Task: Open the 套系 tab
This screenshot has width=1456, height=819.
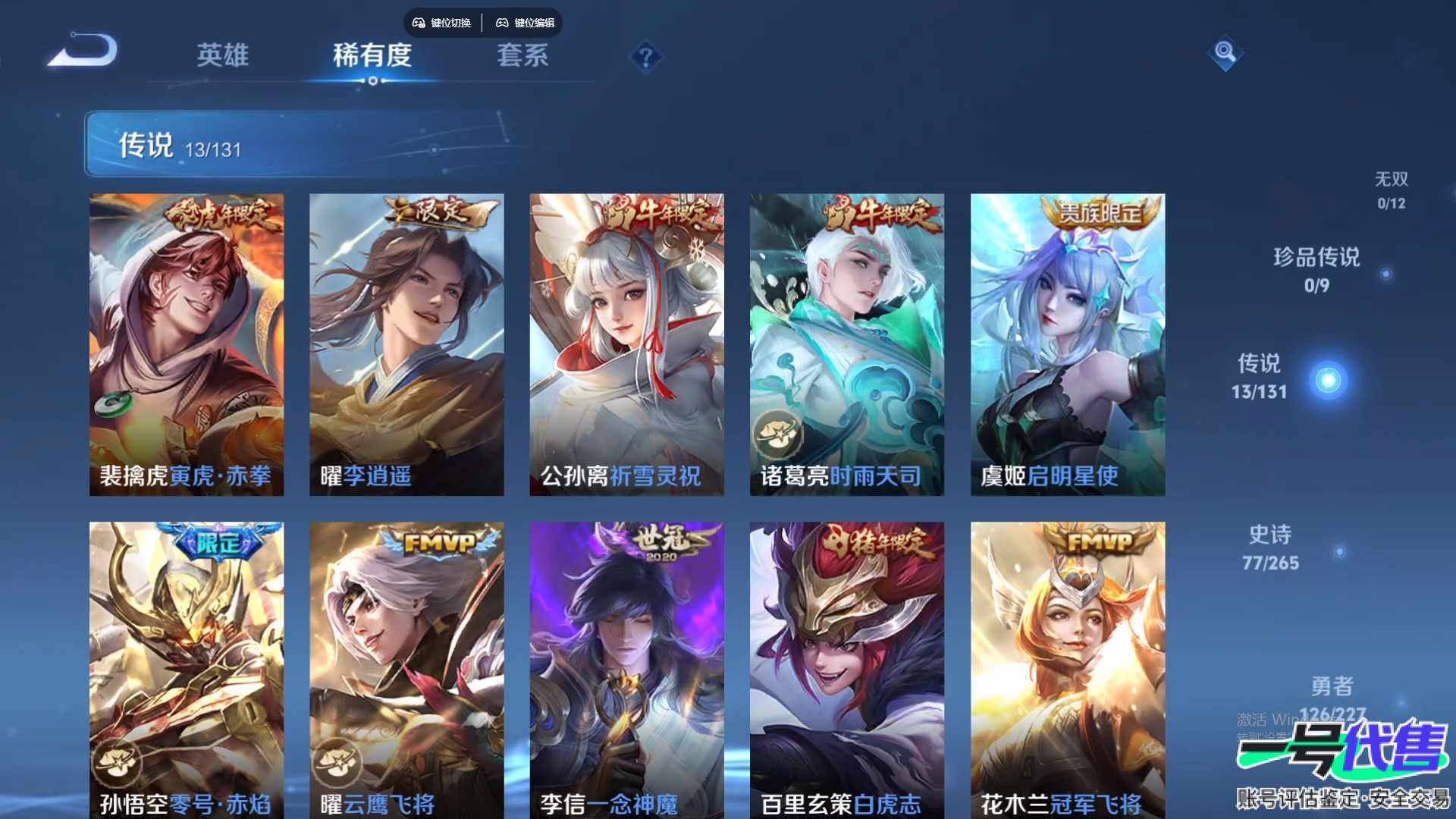Action: click(x=522, y=55)
